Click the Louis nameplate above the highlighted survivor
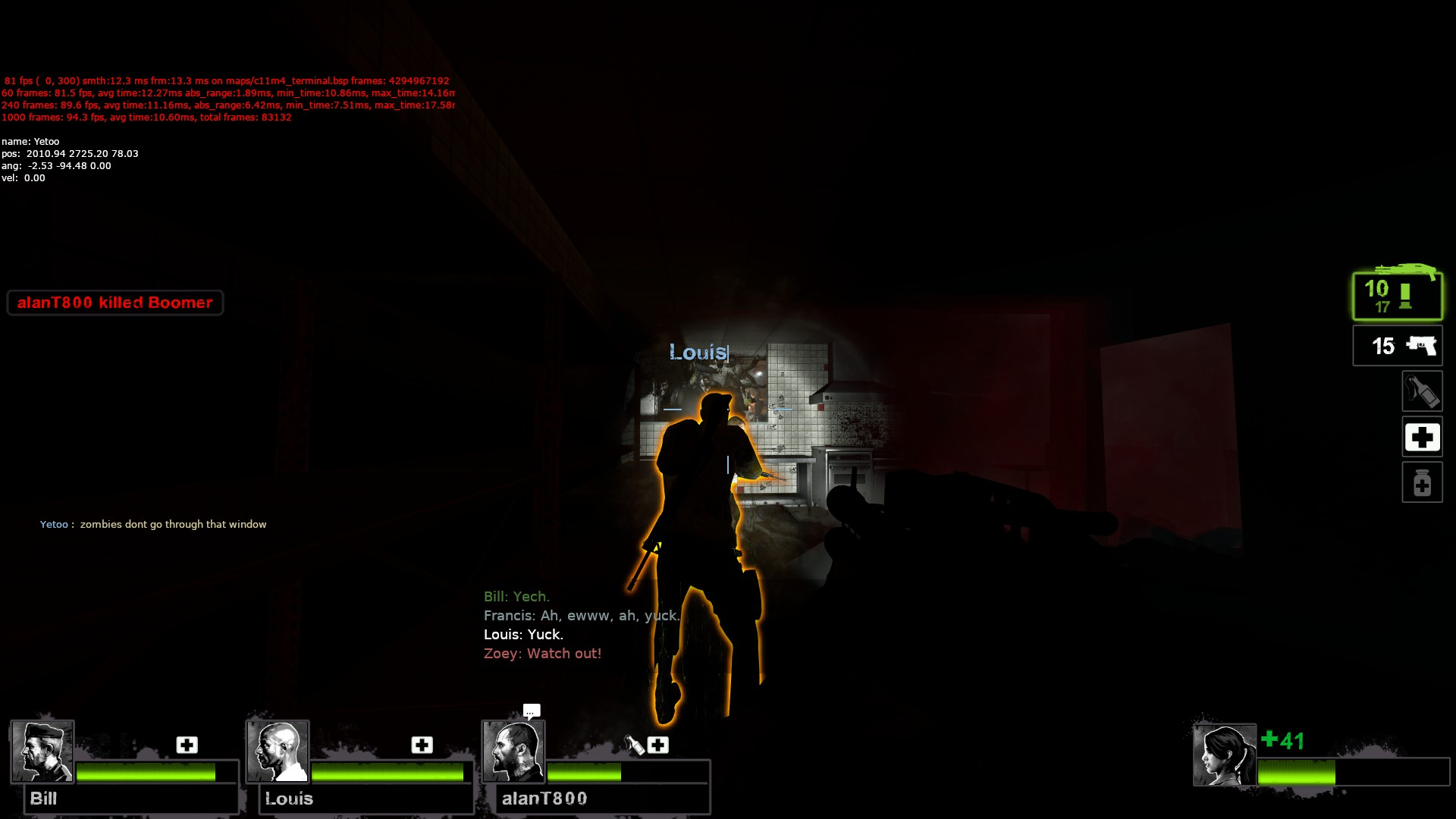This screenshot has width=1456, height=819. click(x=698, y=352)
